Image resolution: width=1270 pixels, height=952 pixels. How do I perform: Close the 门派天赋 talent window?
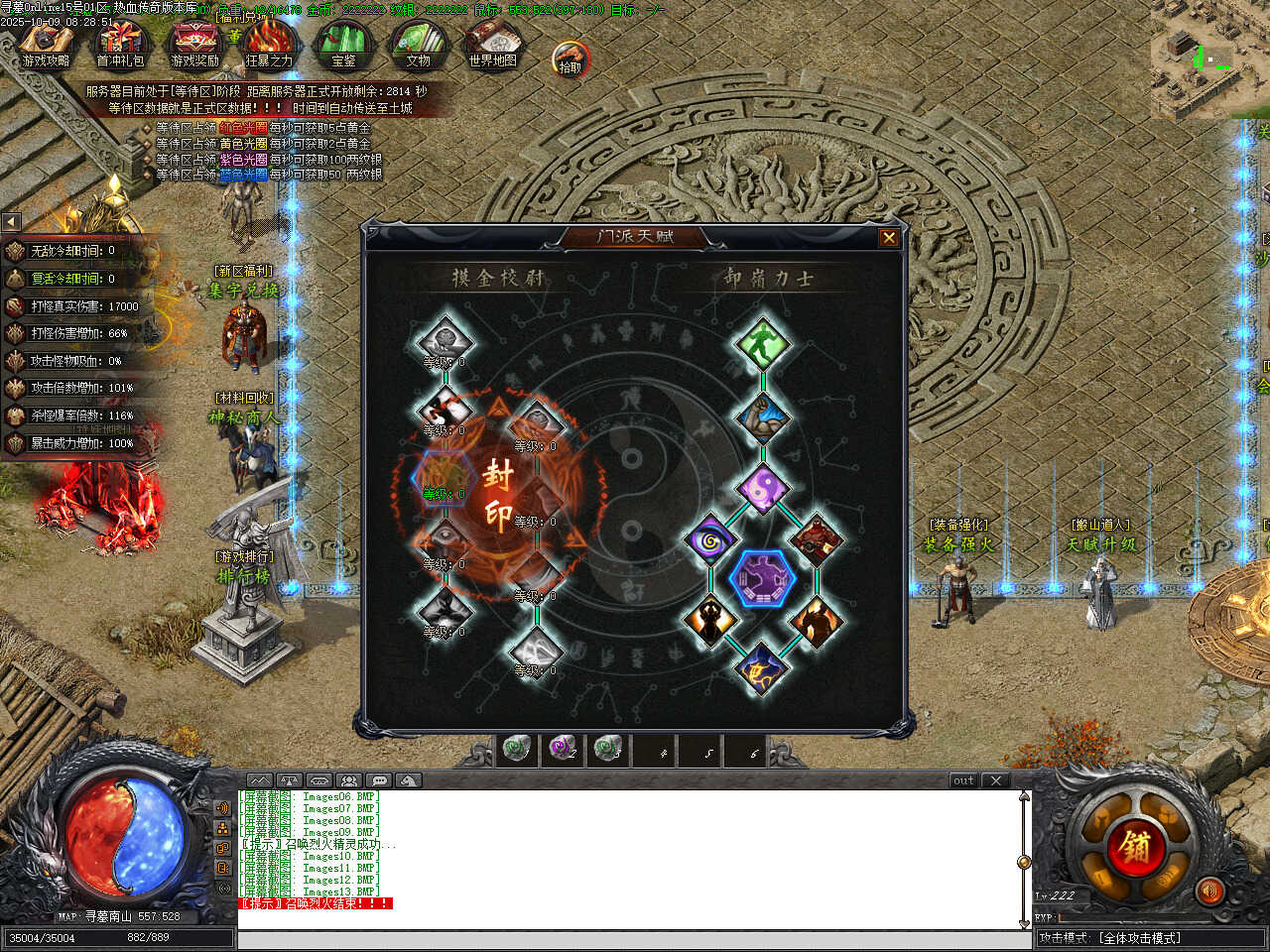click(889, 238)
